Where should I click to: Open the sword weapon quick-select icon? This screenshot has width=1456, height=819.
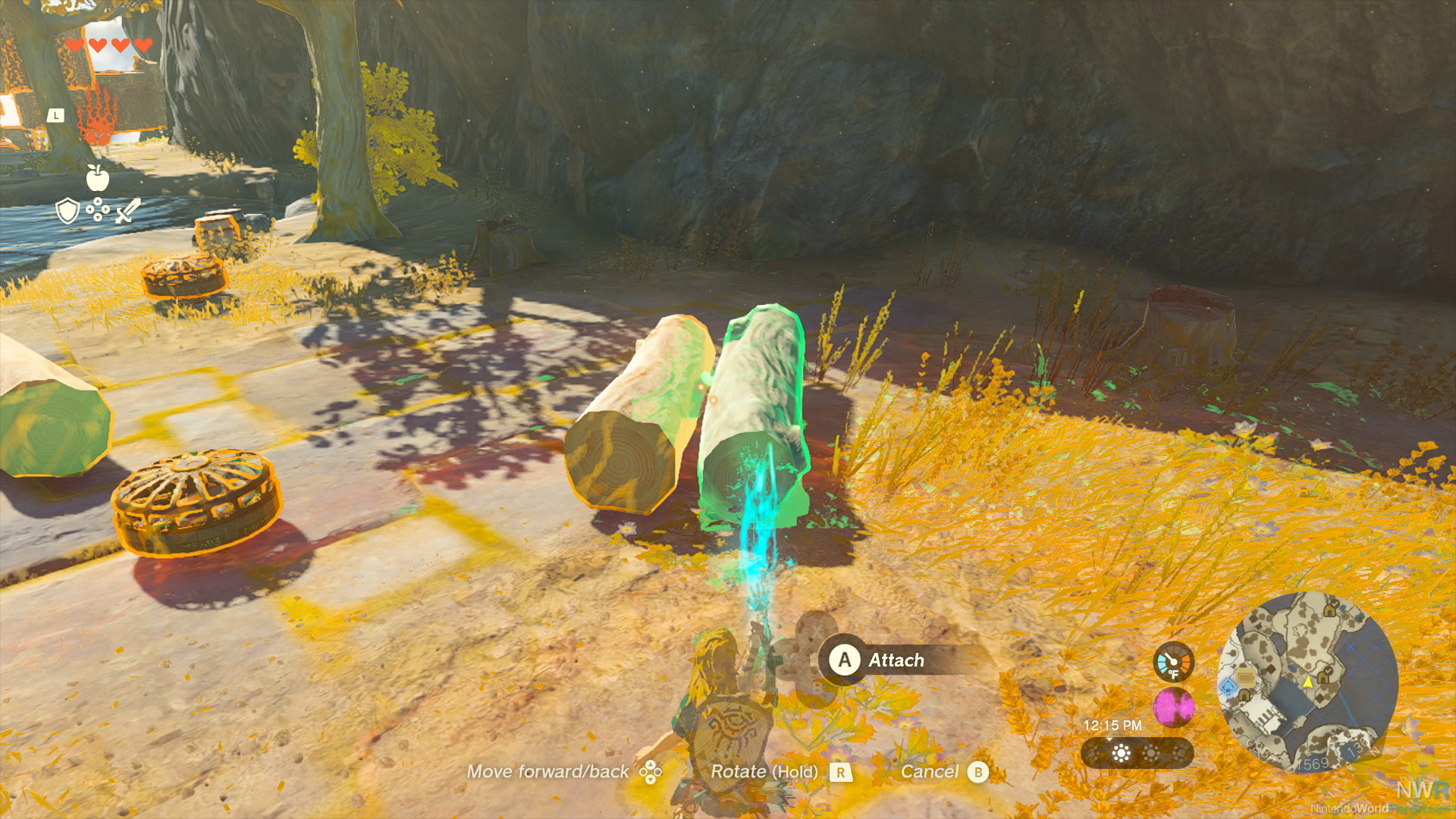(x=128, y=210)
